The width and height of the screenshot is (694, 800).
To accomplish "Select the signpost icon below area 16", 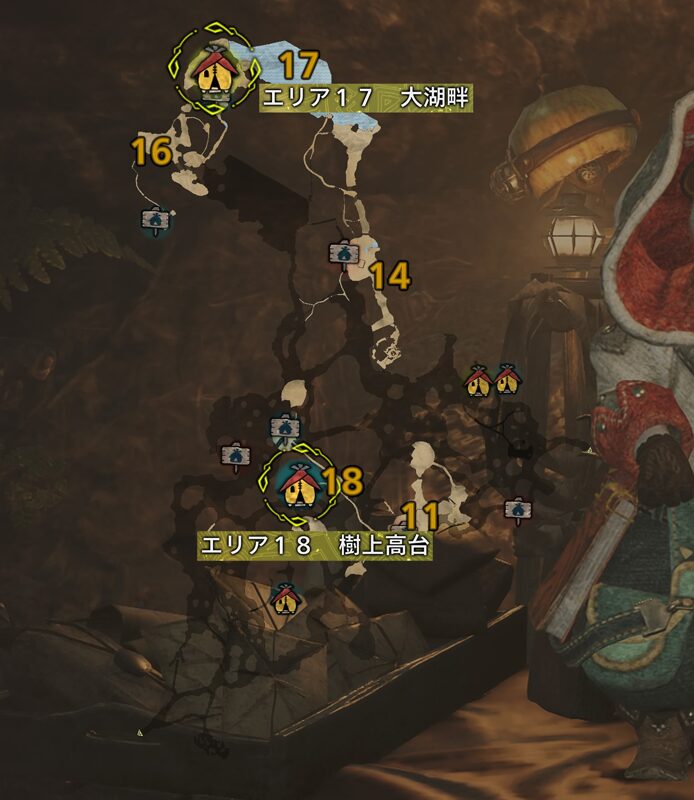I will coord(155,220).
